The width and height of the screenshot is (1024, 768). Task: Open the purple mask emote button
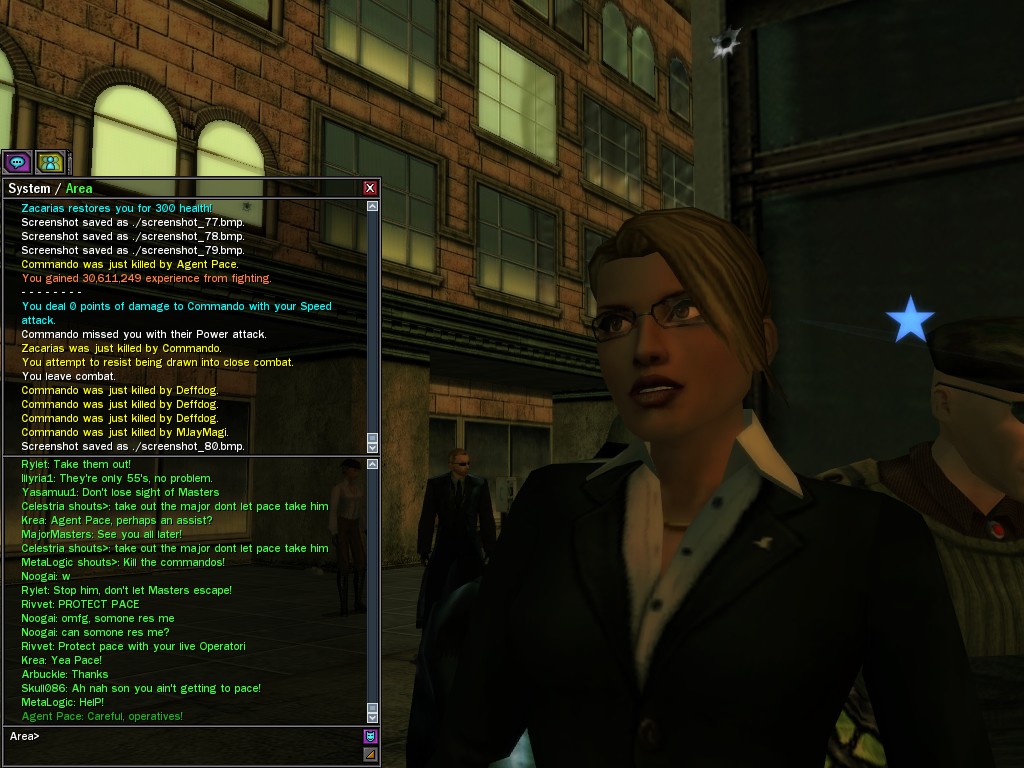pos(370,737)
